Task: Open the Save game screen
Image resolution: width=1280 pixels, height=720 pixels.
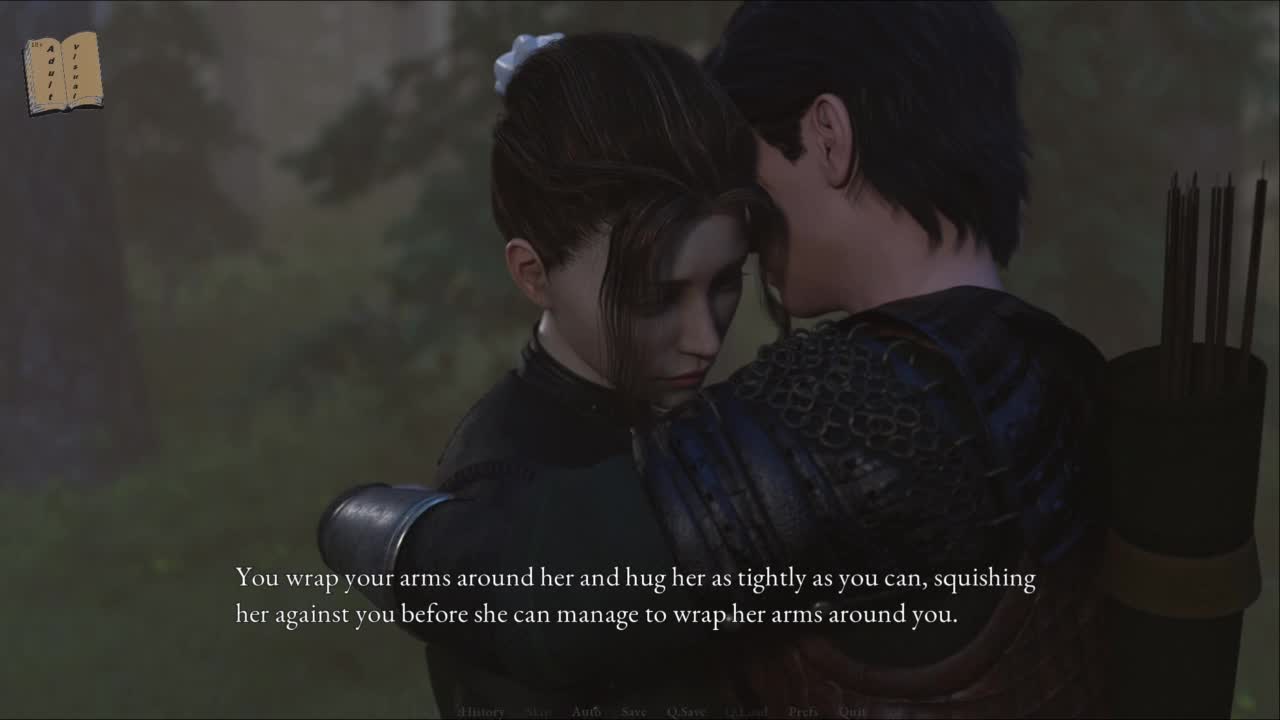Action: click(634, 712)
